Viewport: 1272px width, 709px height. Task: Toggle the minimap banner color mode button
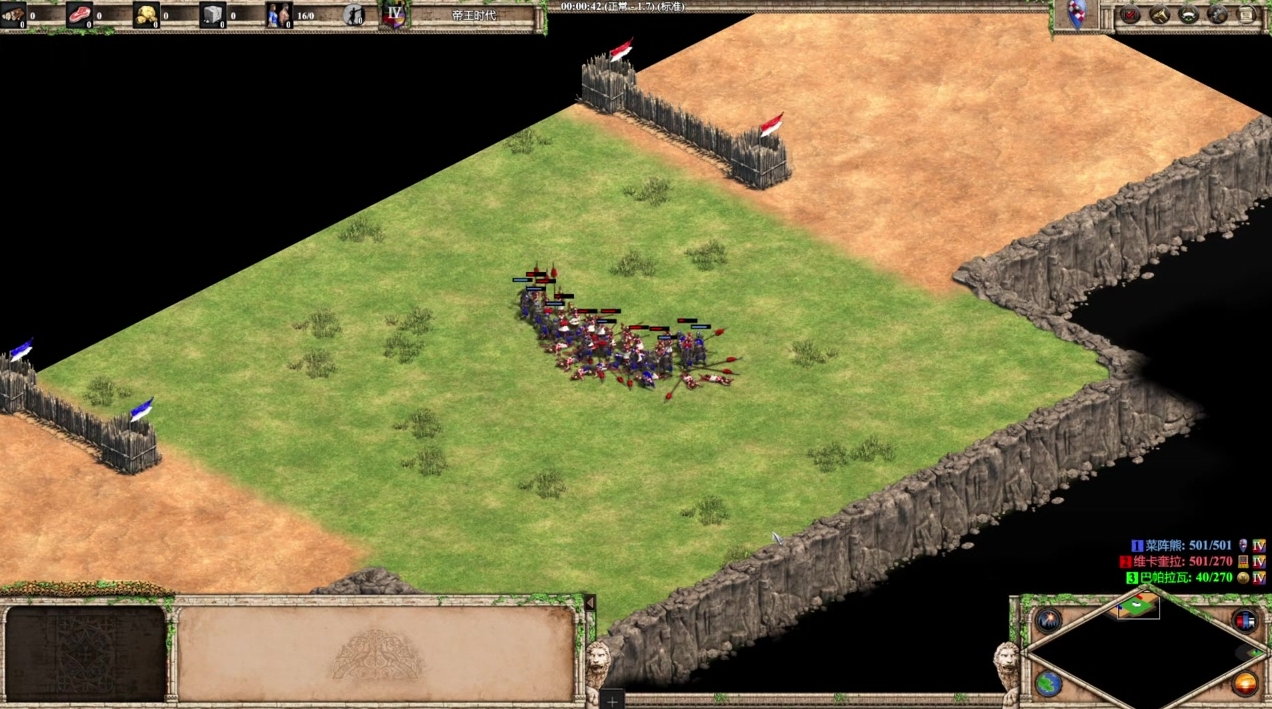[1244, 621]
